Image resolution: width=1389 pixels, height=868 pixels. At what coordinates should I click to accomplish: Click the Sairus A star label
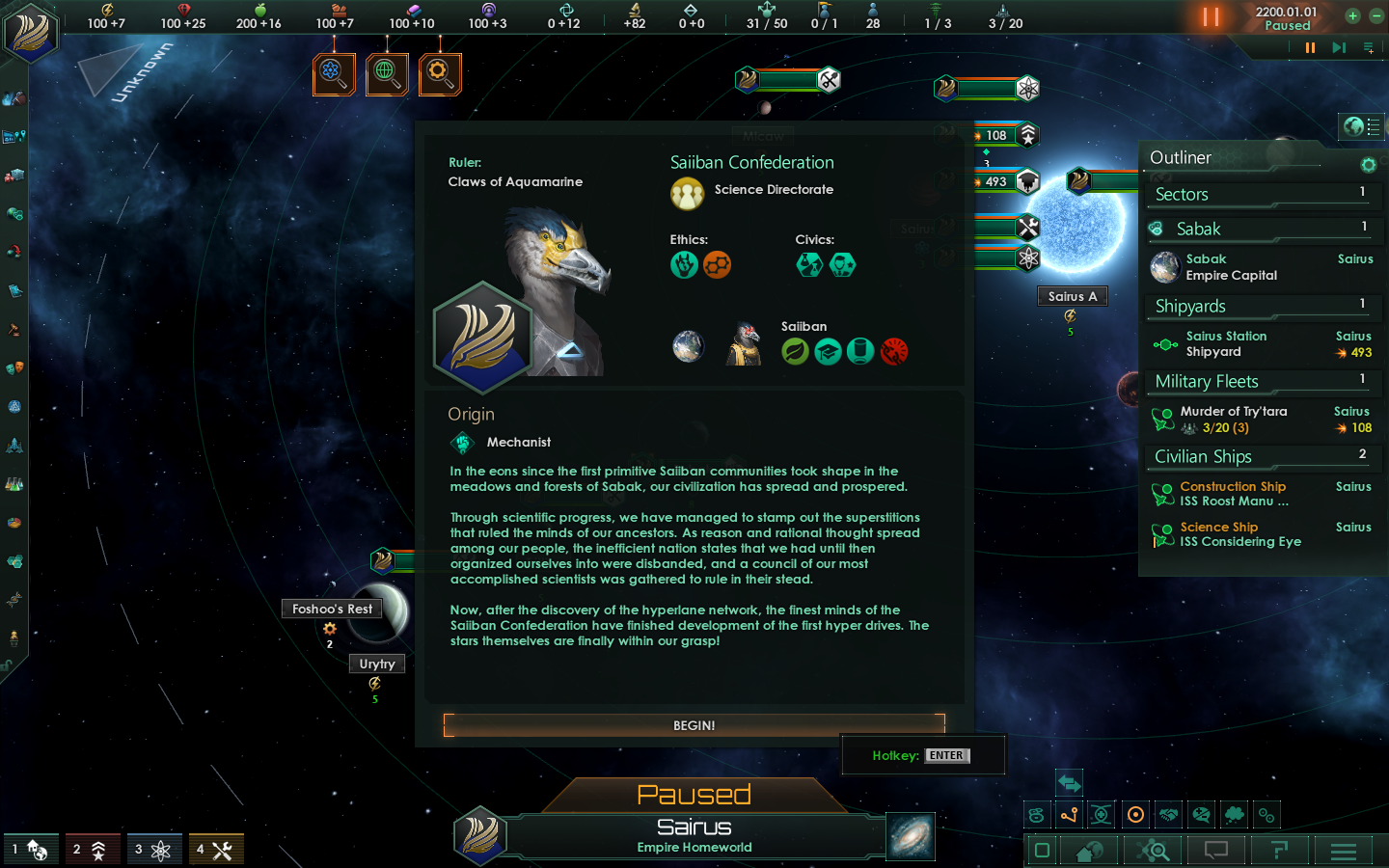(1072, 297)
